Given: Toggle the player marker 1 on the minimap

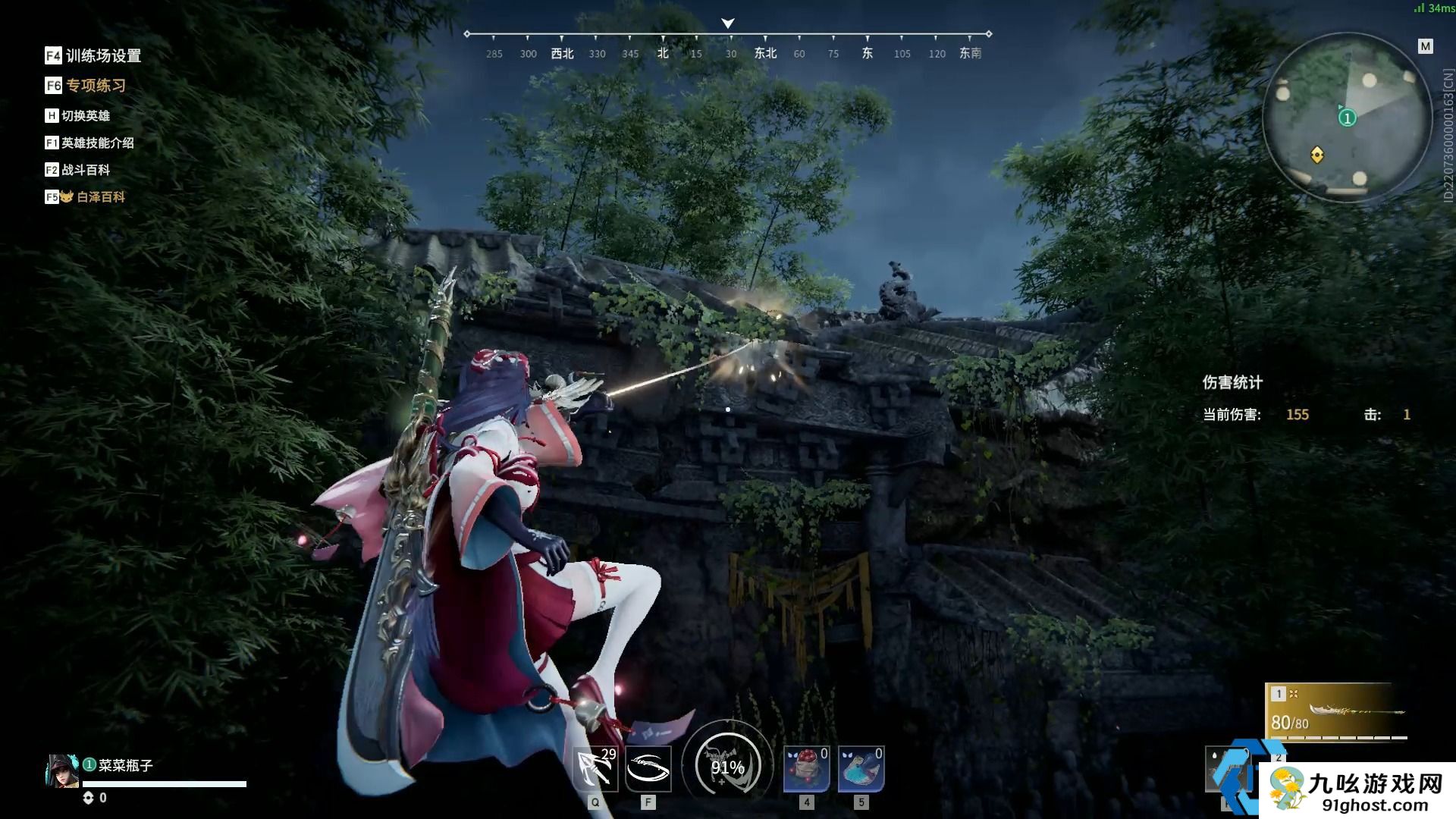Looking at the screenshot, I should pos(1346,118).
